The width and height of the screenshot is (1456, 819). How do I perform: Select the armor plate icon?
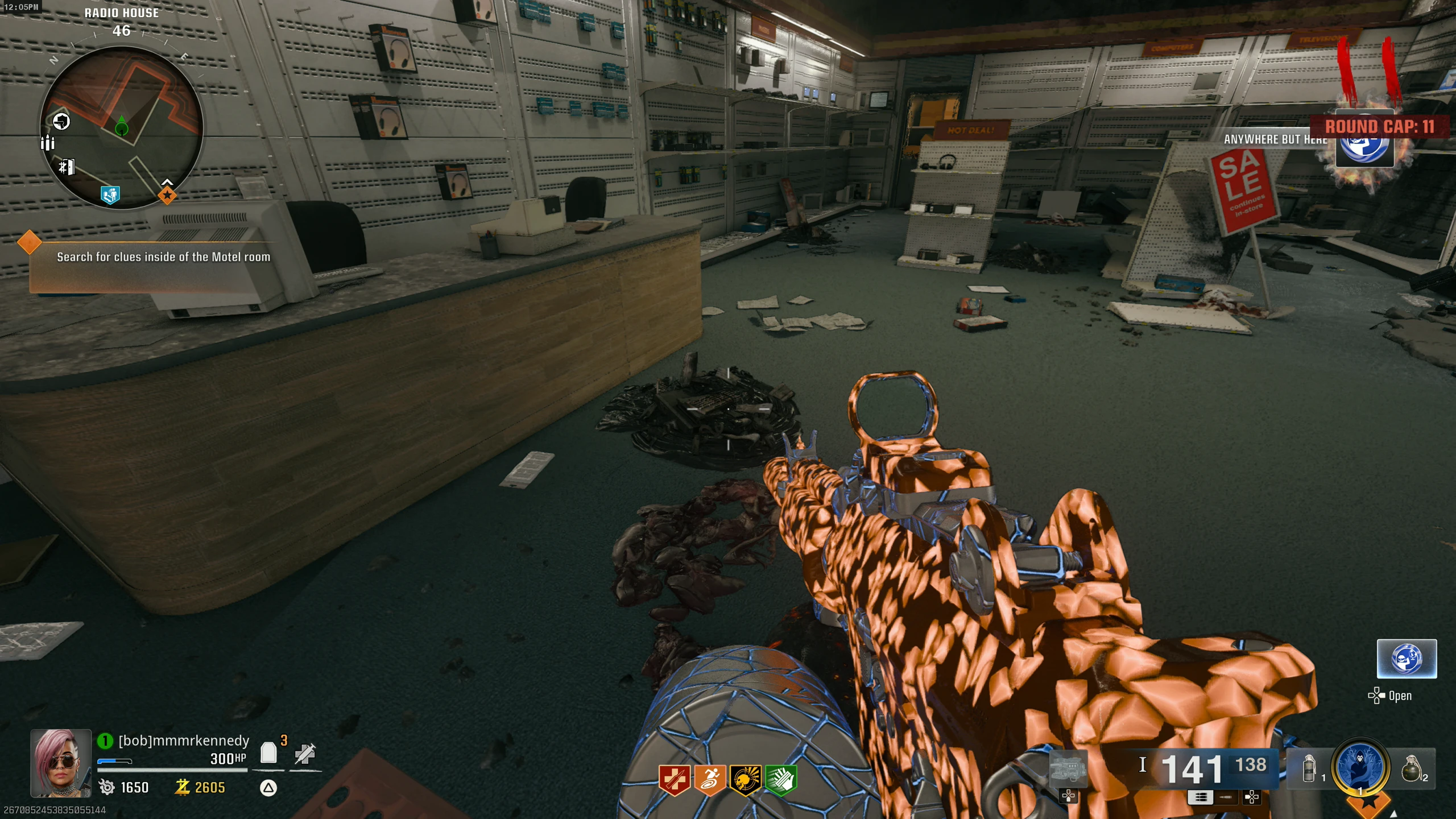point(268,752)
